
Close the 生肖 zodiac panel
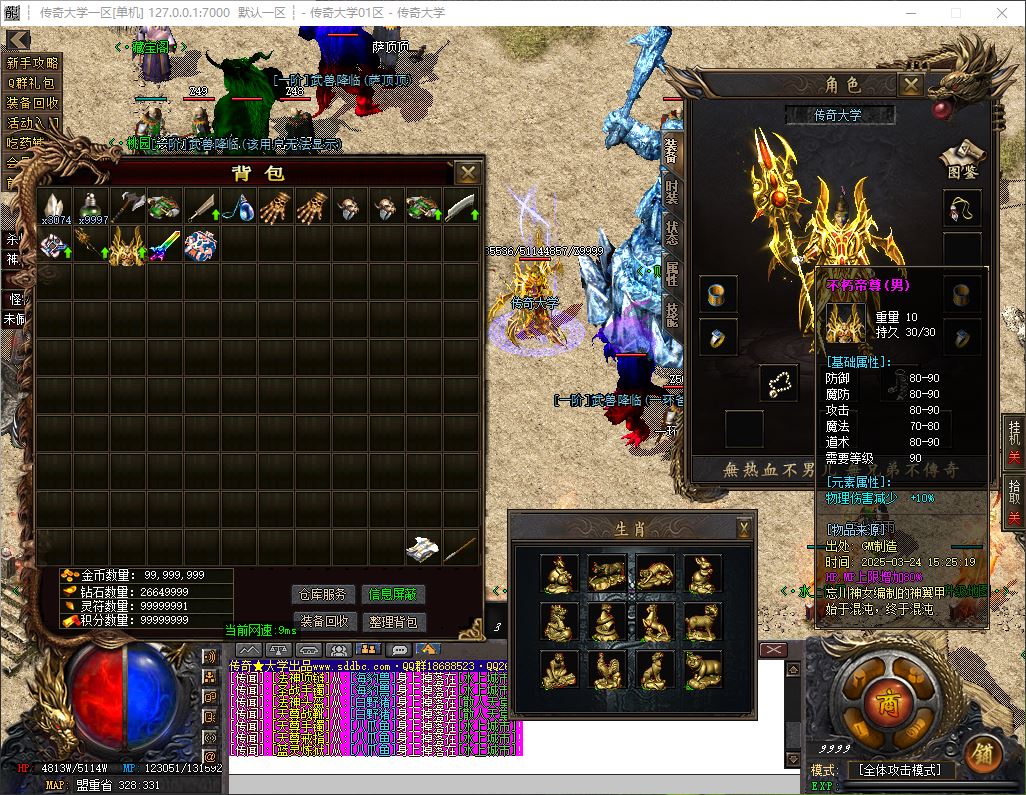point(744,527)
